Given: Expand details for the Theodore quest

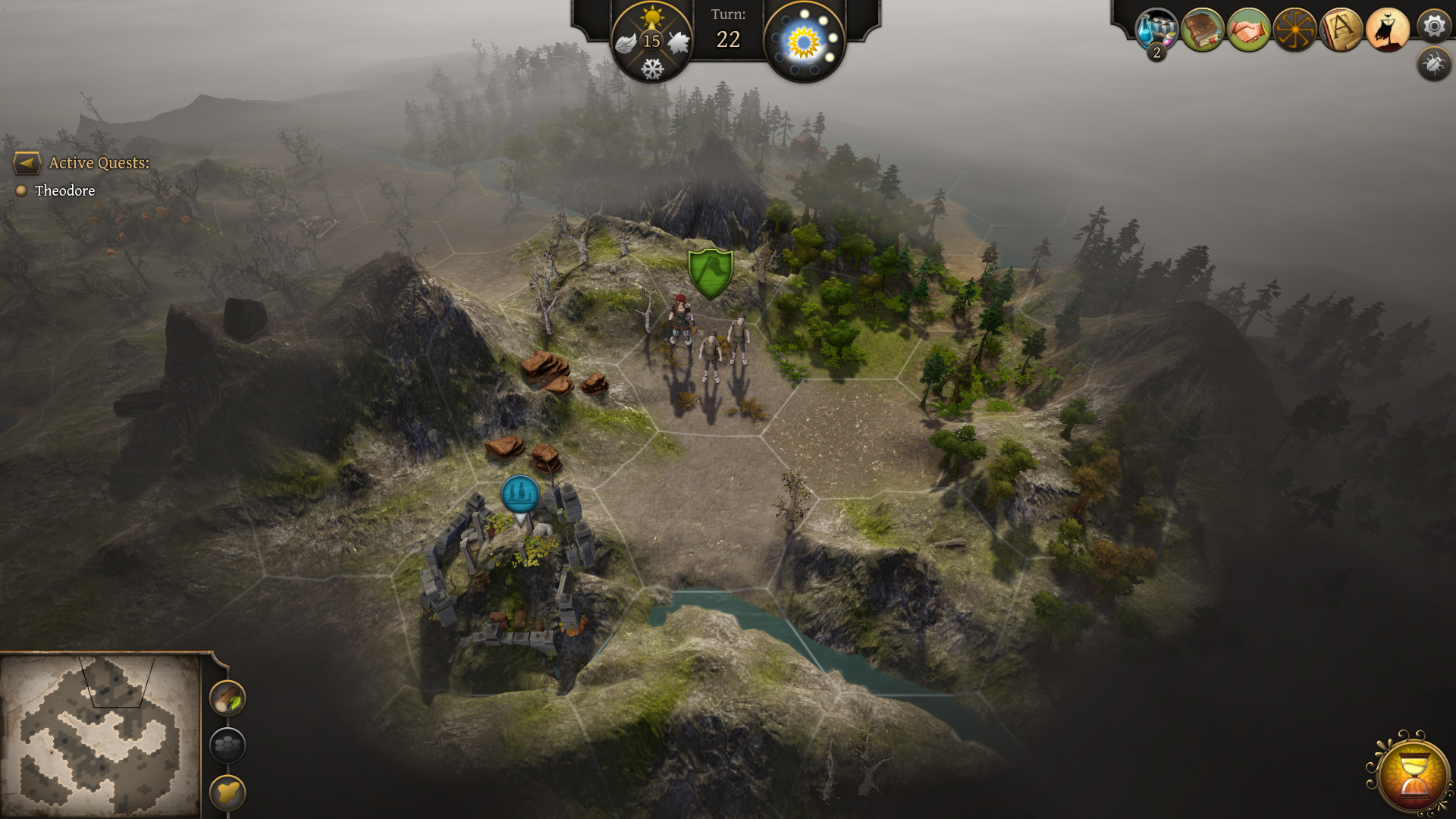Looking at the screenshot, I should [x=21, y=191].
